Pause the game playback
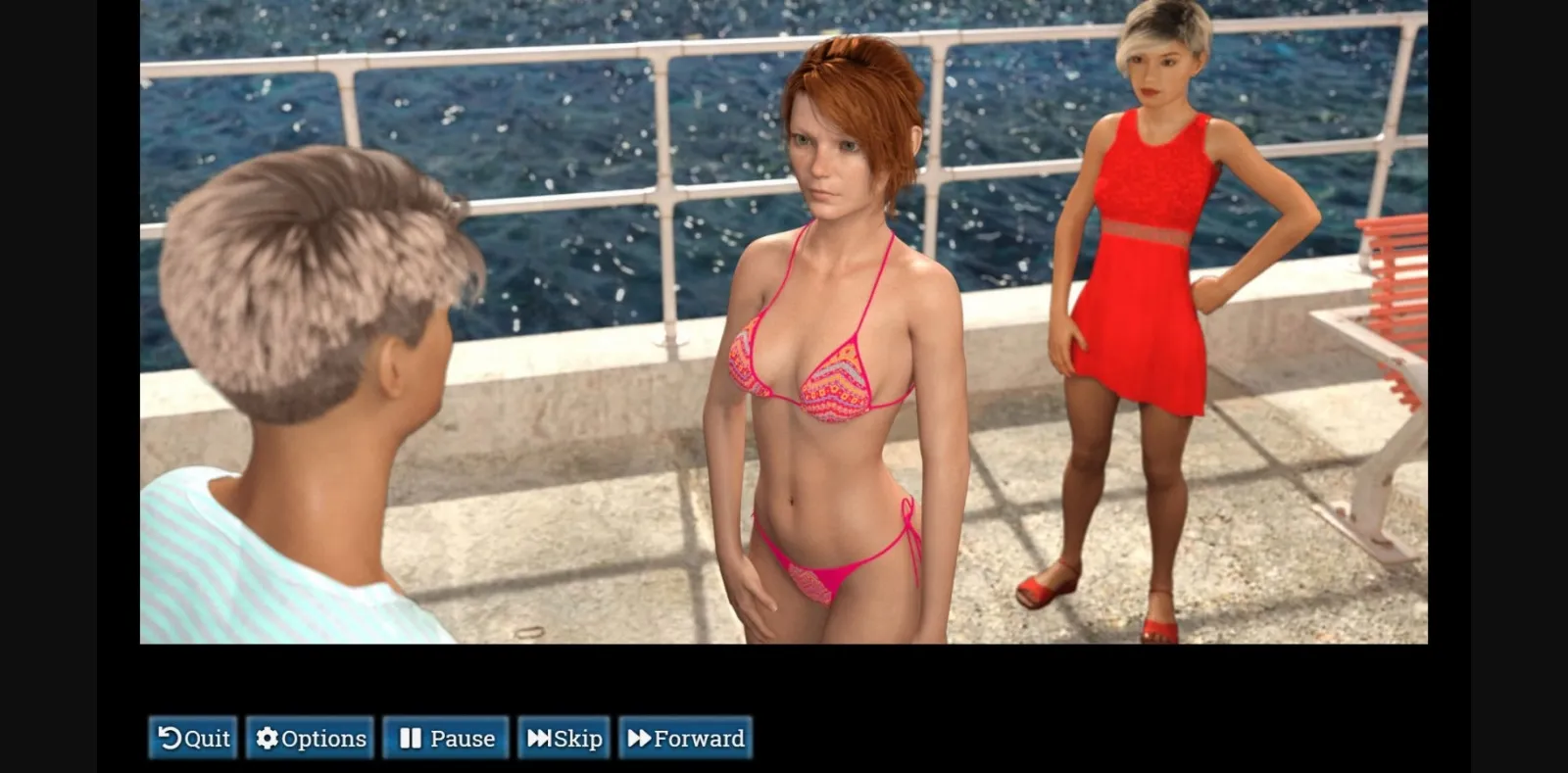1568x773 pixels. point(445,738)
